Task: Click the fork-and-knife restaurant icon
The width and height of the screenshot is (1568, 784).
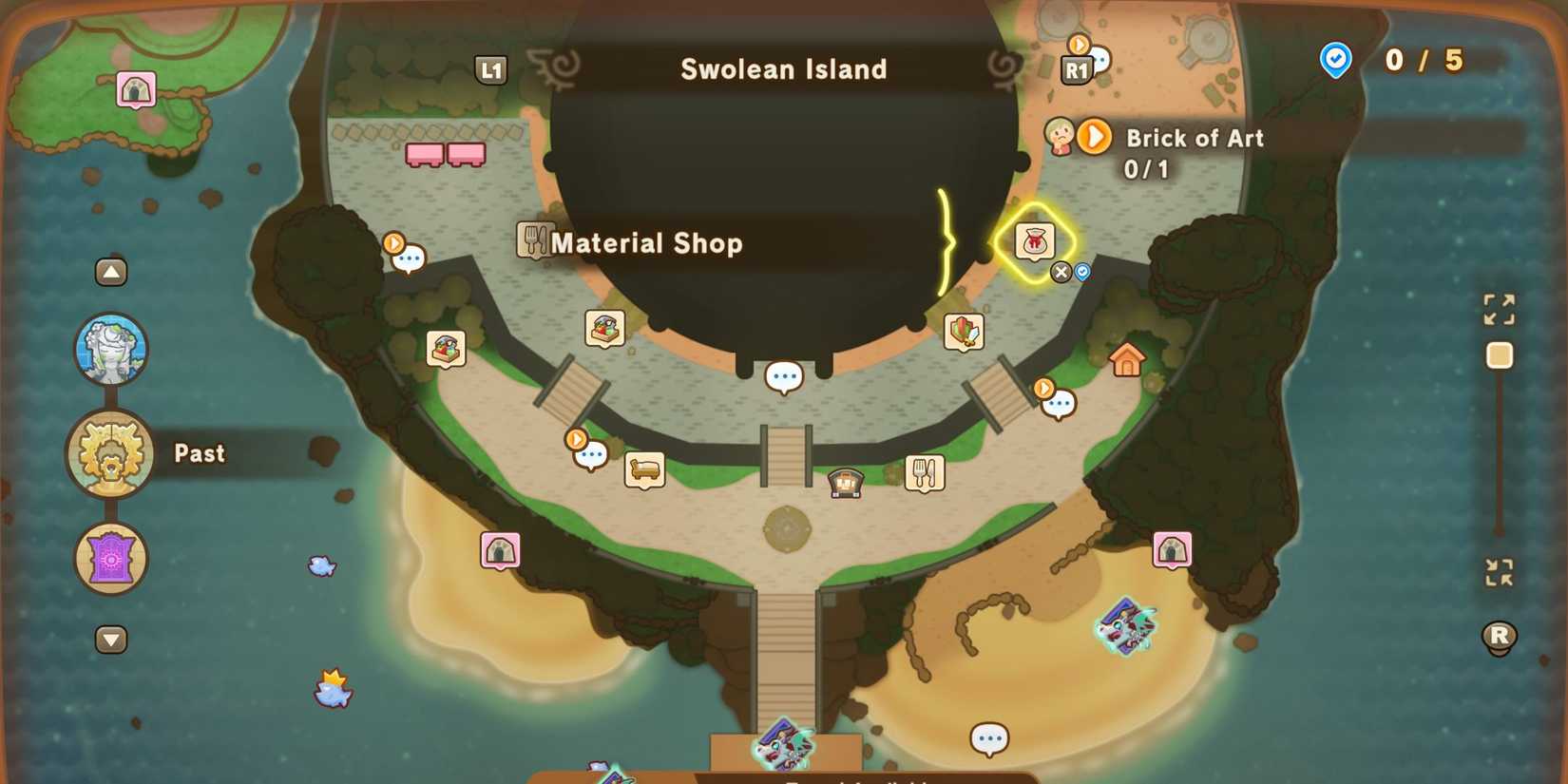Action: coord(925,473)
